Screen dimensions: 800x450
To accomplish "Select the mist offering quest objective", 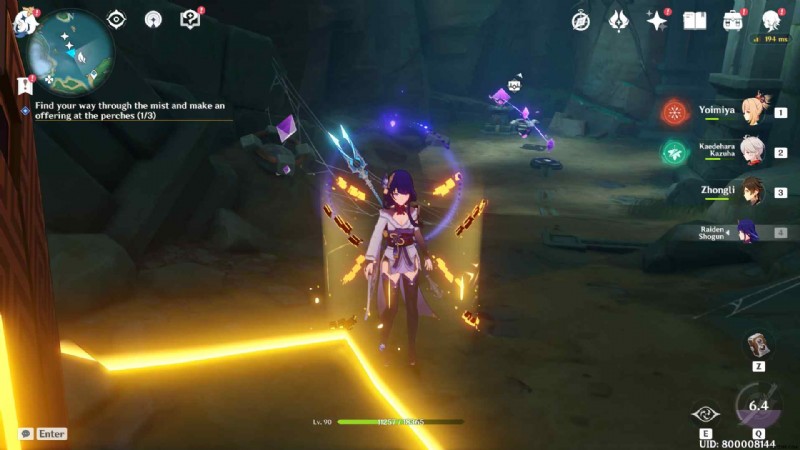I will coord(130,110).
